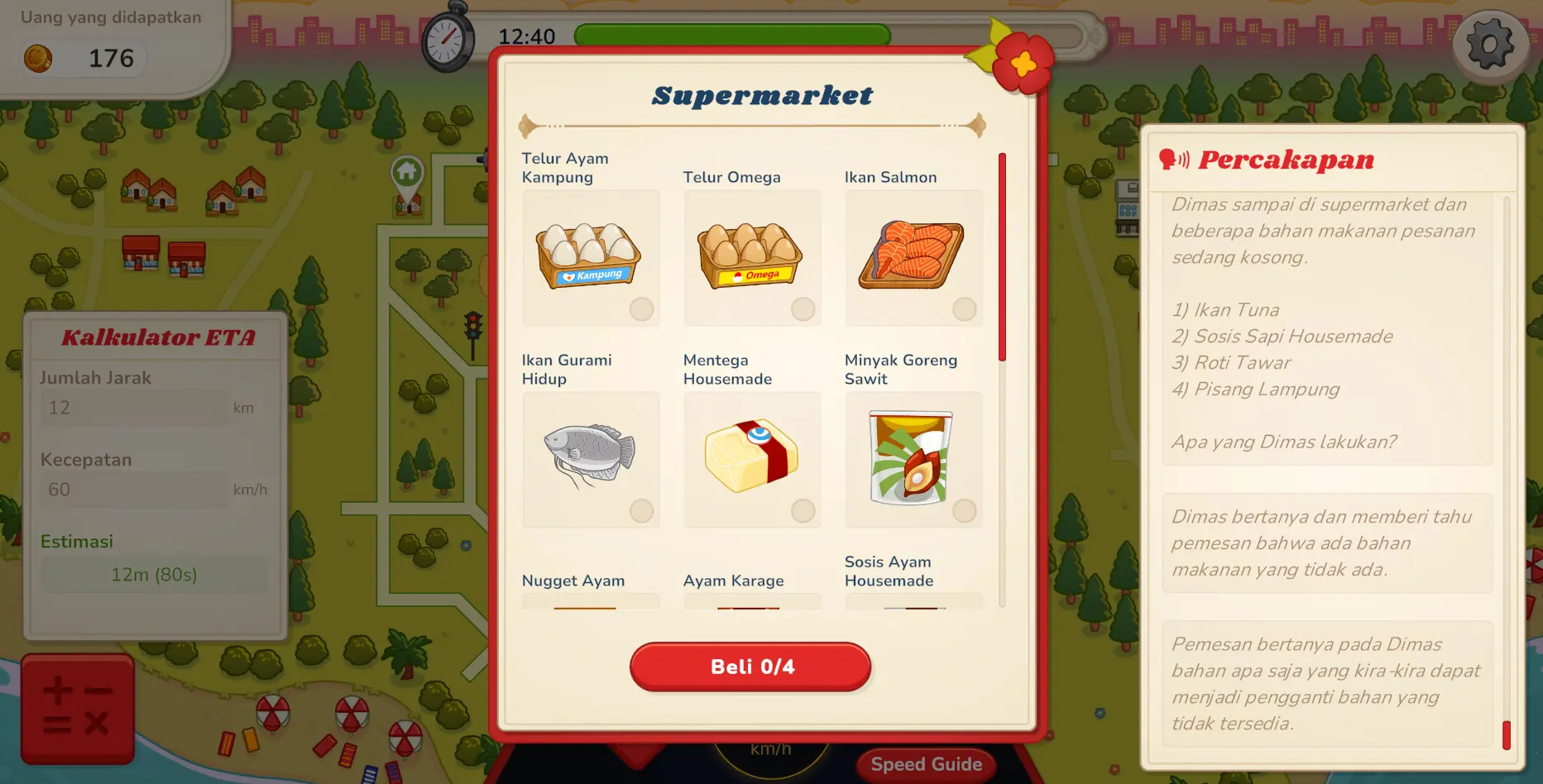This screenshot has width=1543, height=784.
Task: Click the Jumlah Jarak distance field
Action: point(136,408)
